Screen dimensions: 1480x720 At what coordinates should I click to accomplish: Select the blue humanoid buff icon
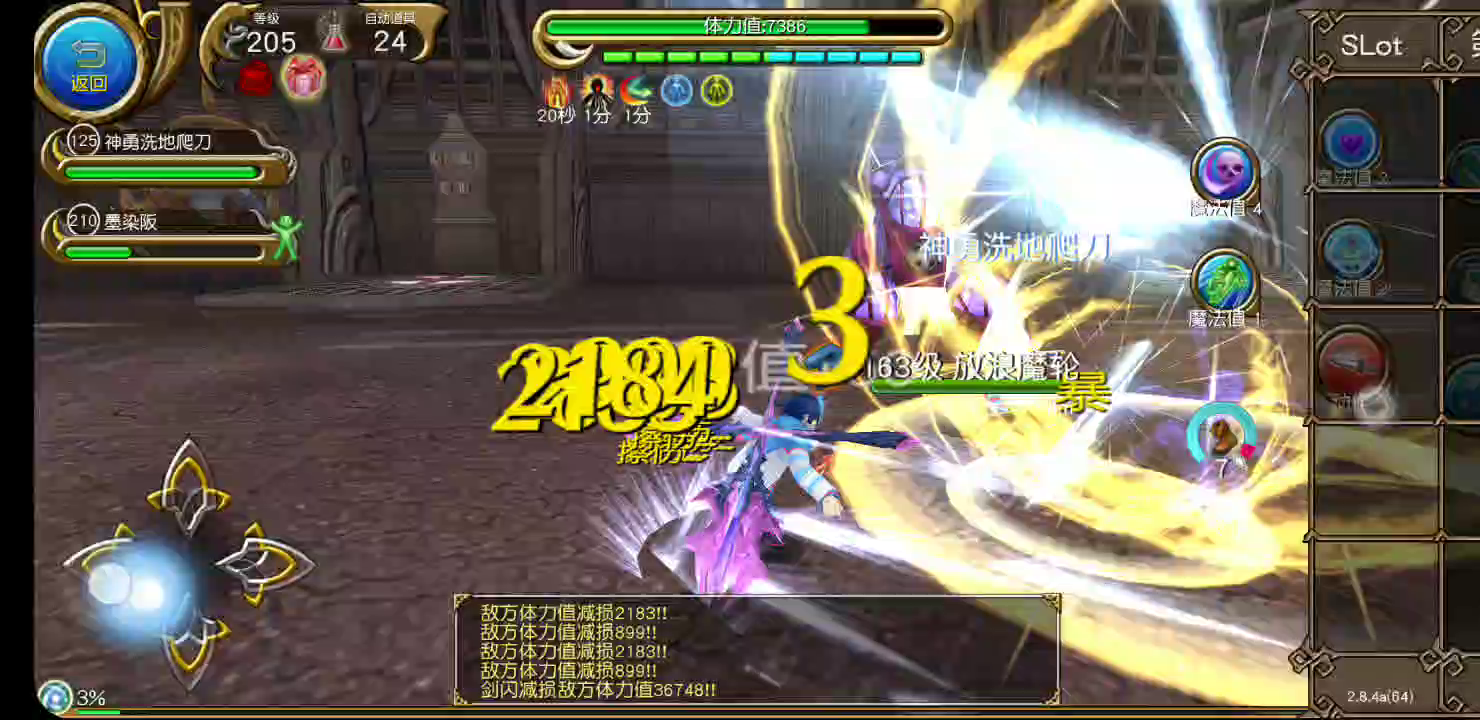(676, 90)
